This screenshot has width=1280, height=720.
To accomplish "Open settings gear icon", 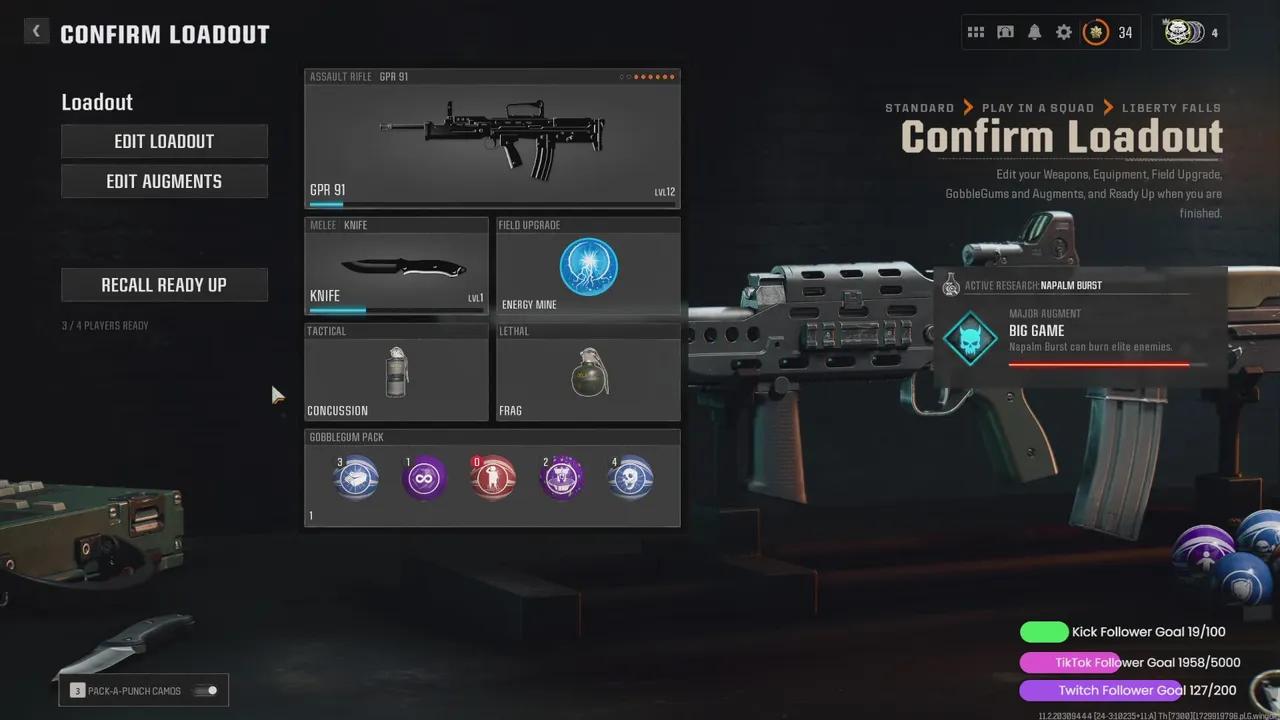I will coord(1064,33).
